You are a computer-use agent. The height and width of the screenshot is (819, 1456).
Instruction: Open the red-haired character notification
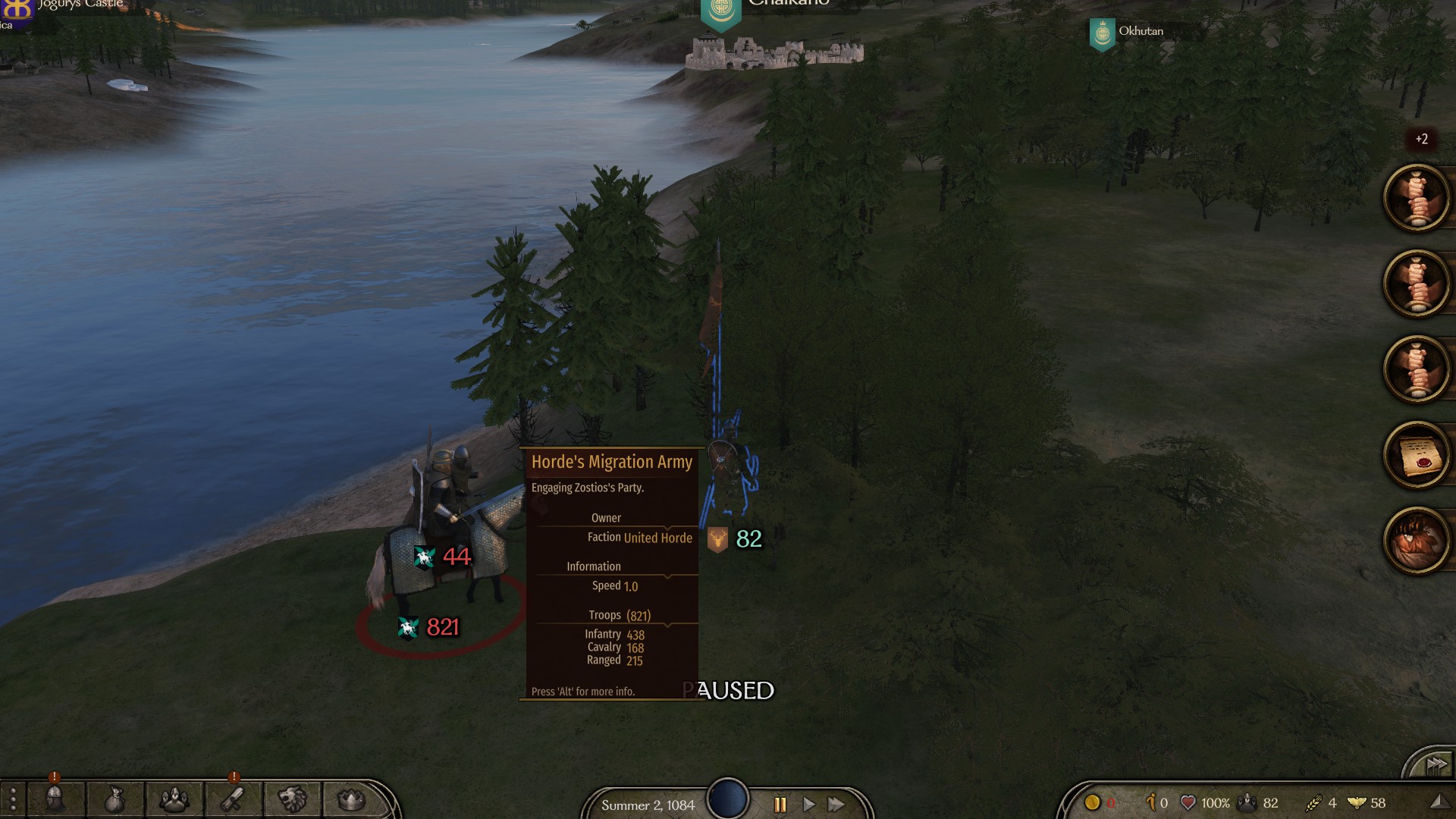[1417, 541]
